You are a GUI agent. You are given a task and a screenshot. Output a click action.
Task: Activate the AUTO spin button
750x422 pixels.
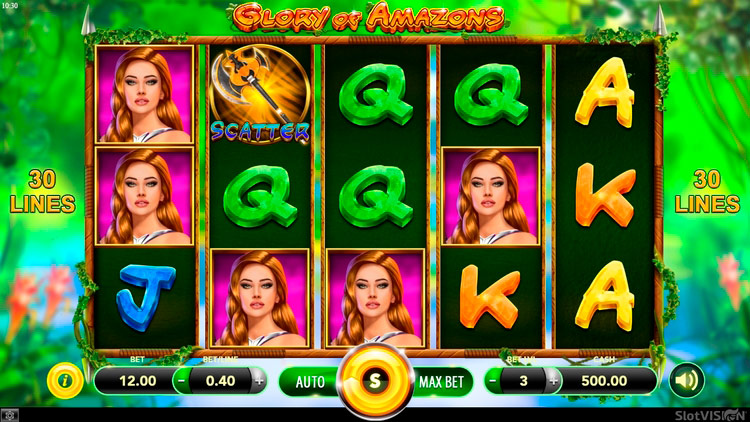[309, 381]
